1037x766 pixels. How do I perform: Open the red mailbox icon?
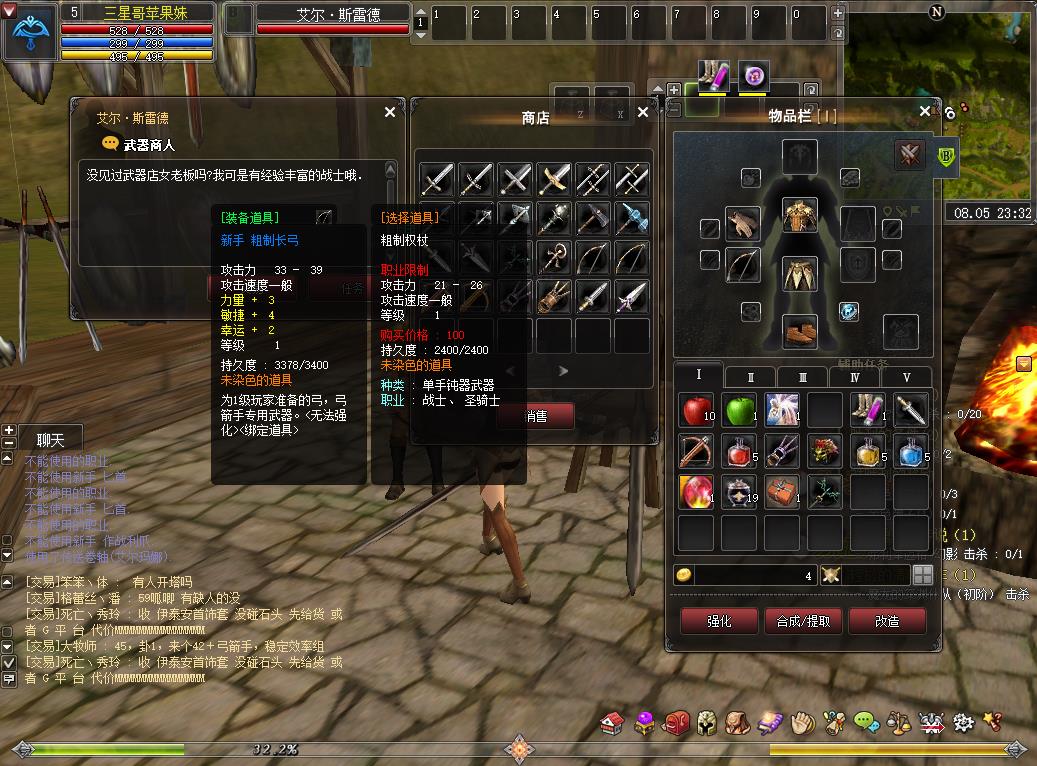677,721
